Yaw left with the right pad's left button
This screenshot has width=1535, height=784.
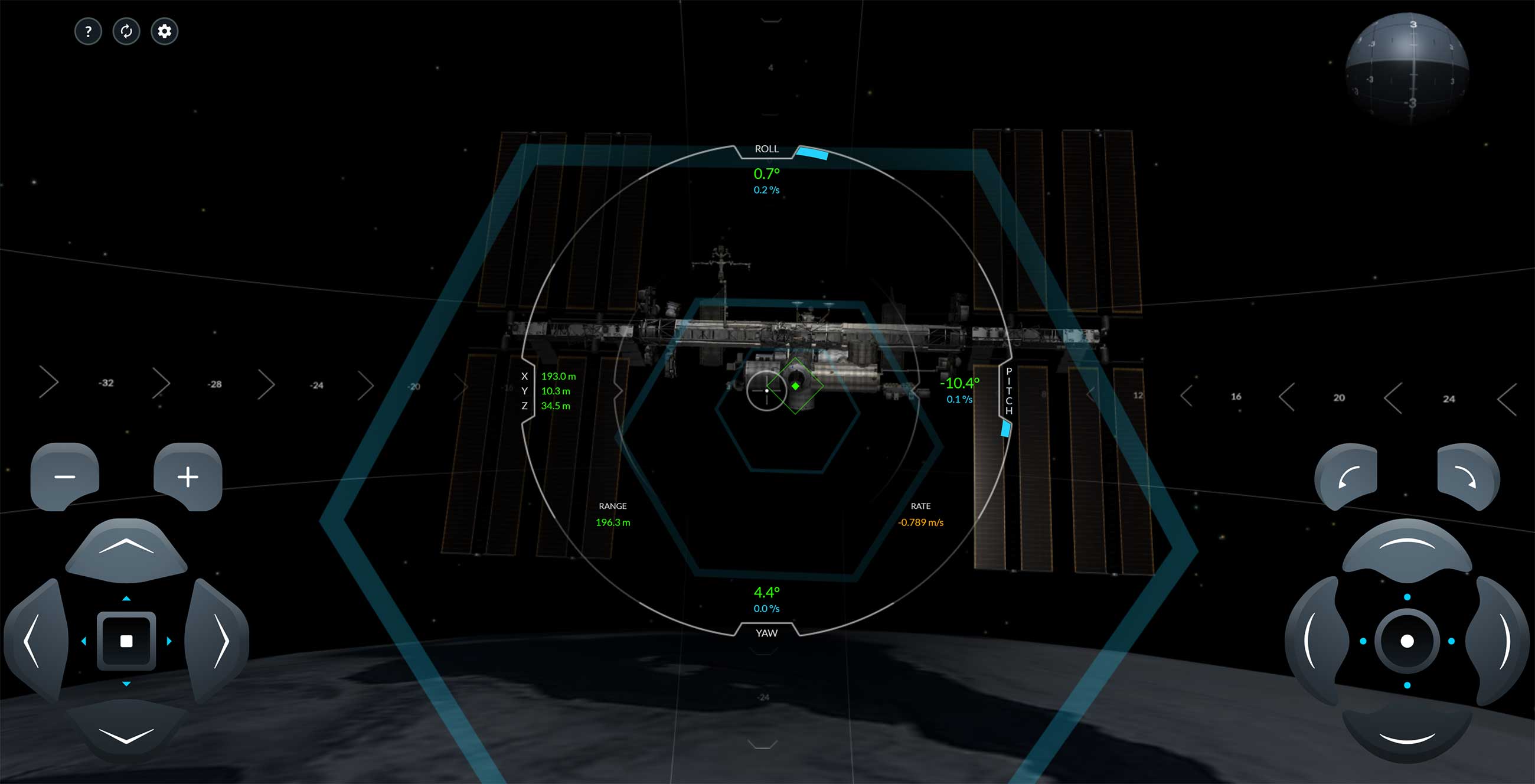click(1315, 641)
